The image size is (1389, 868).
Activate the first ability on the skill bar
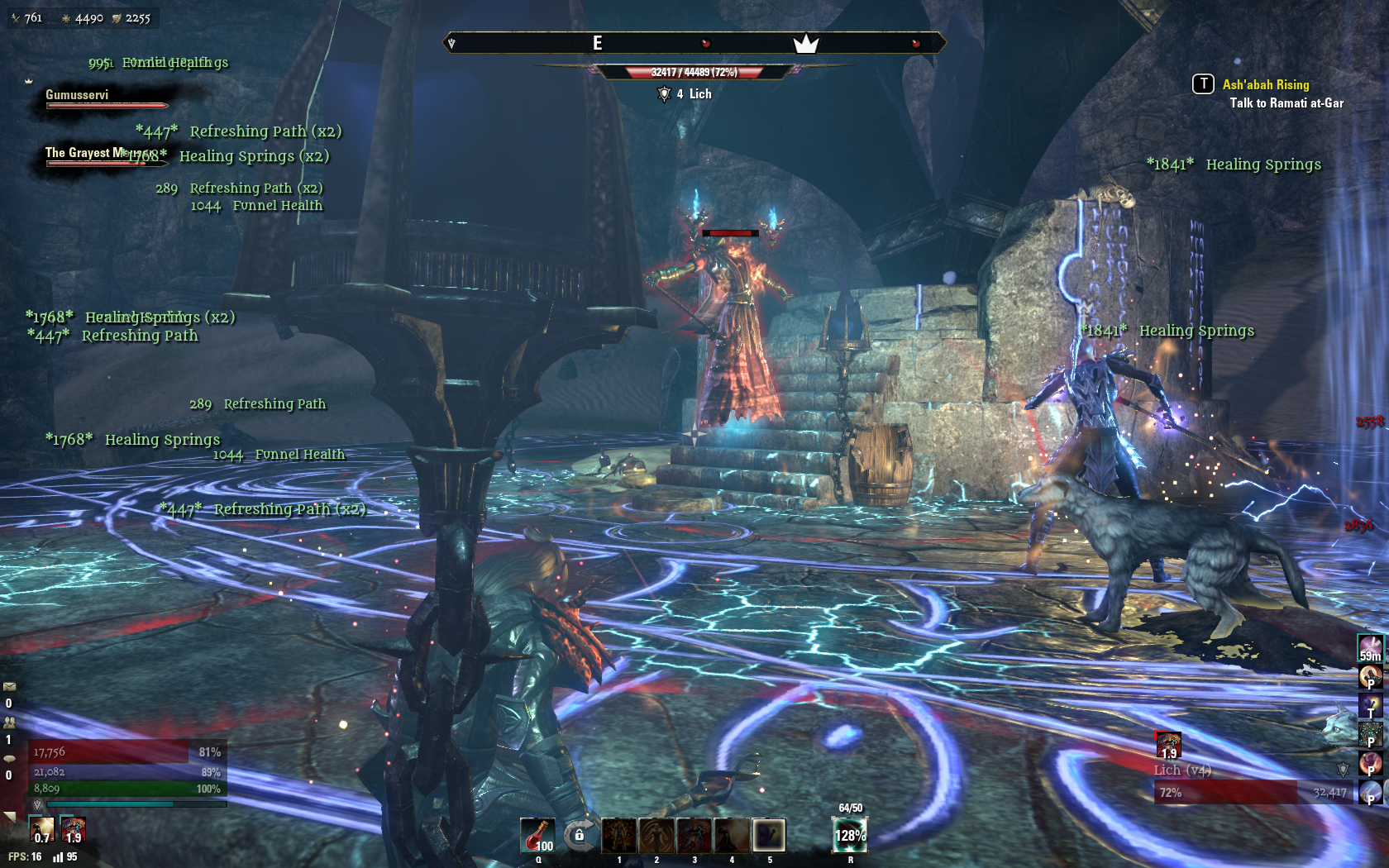pyautogui.click(x=618, y=835)
